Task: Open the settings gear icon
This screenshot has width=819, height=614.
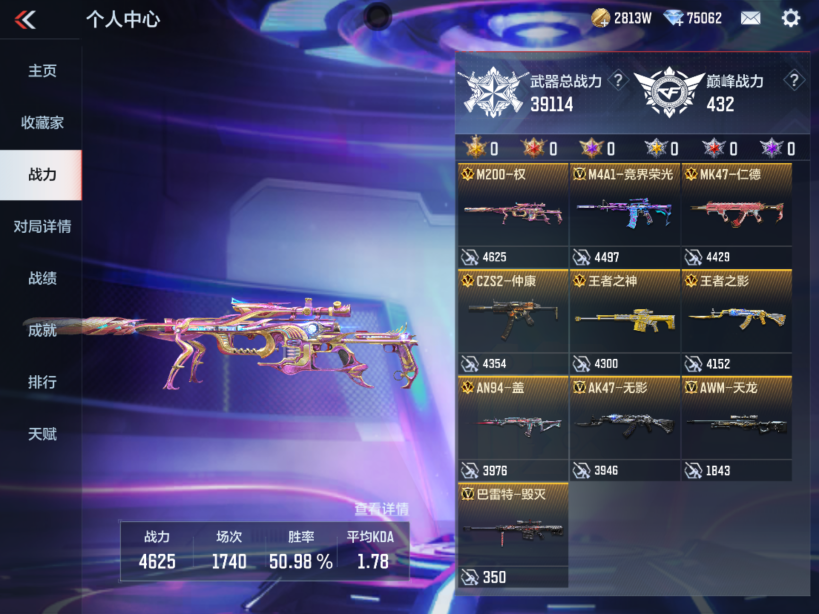Action: click(x=791, y=18)
